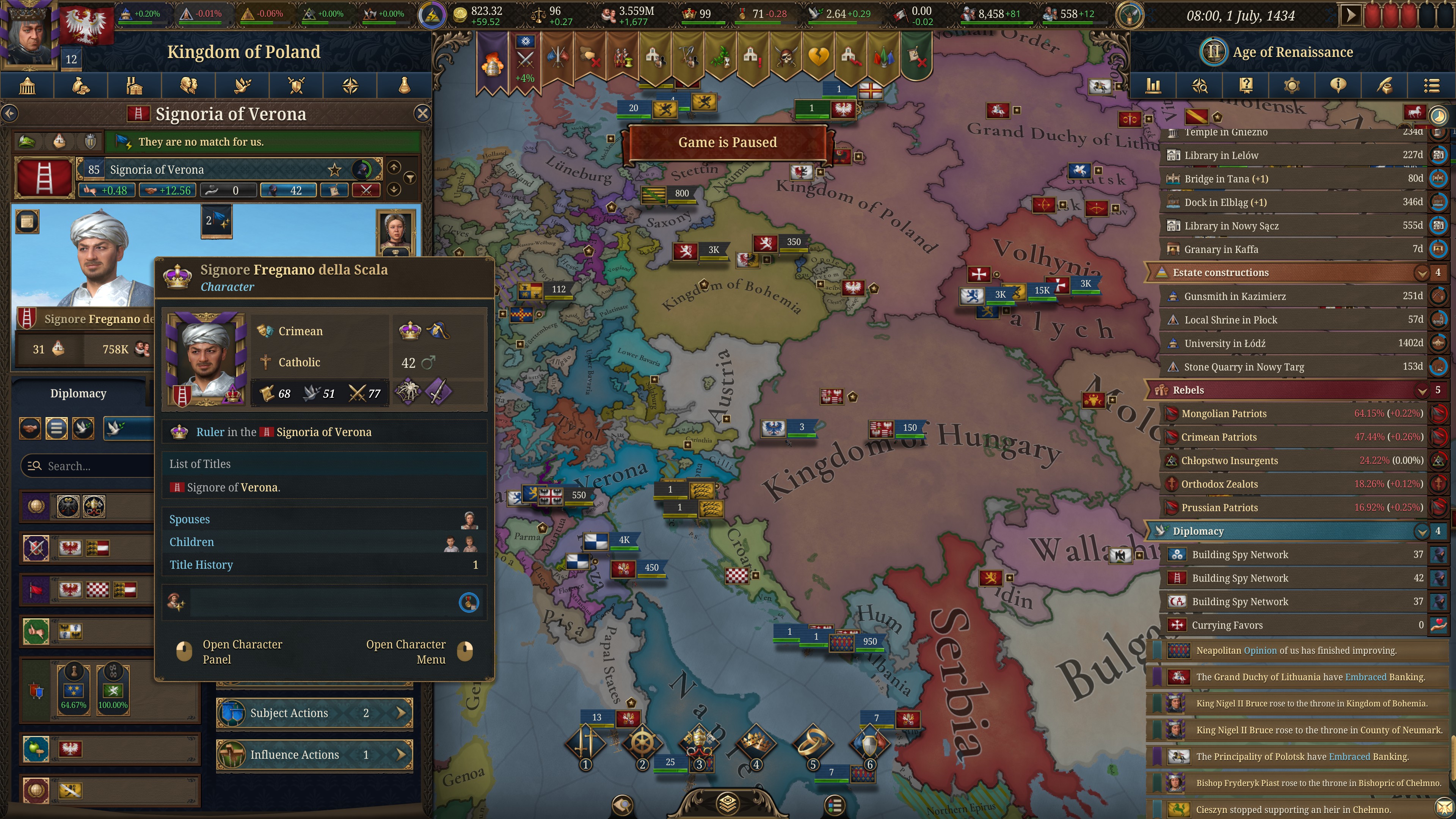Open the Encyclopedia question-mark book icon

click(x=1246, y=85)
